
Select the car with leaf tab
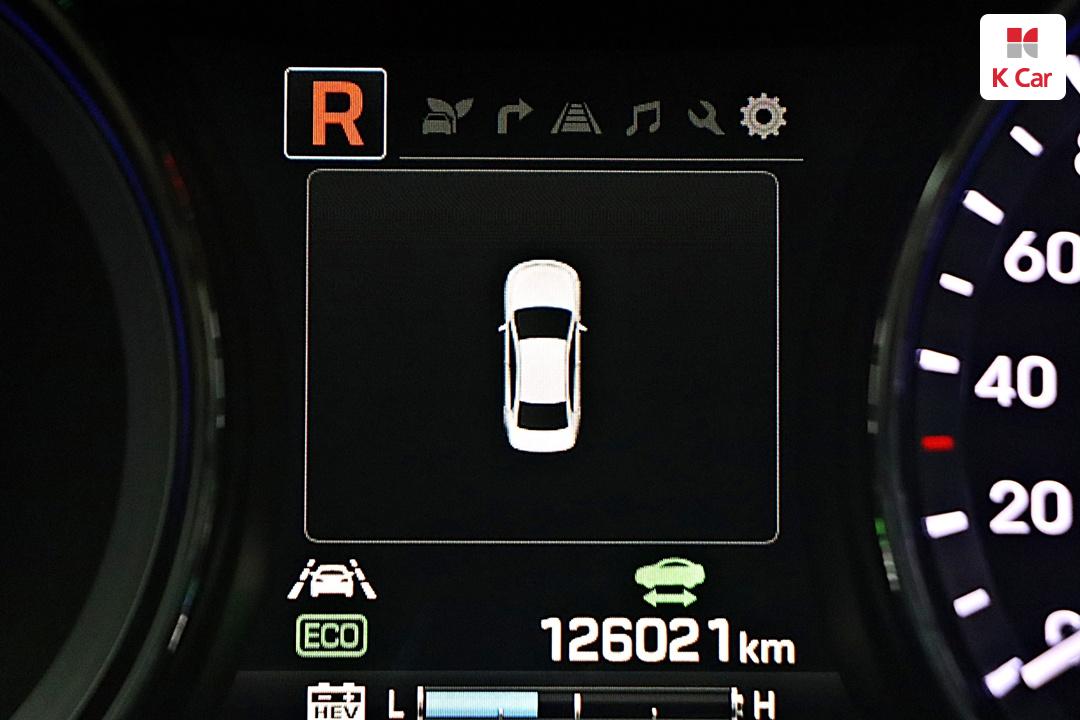(x=446, y=118)
